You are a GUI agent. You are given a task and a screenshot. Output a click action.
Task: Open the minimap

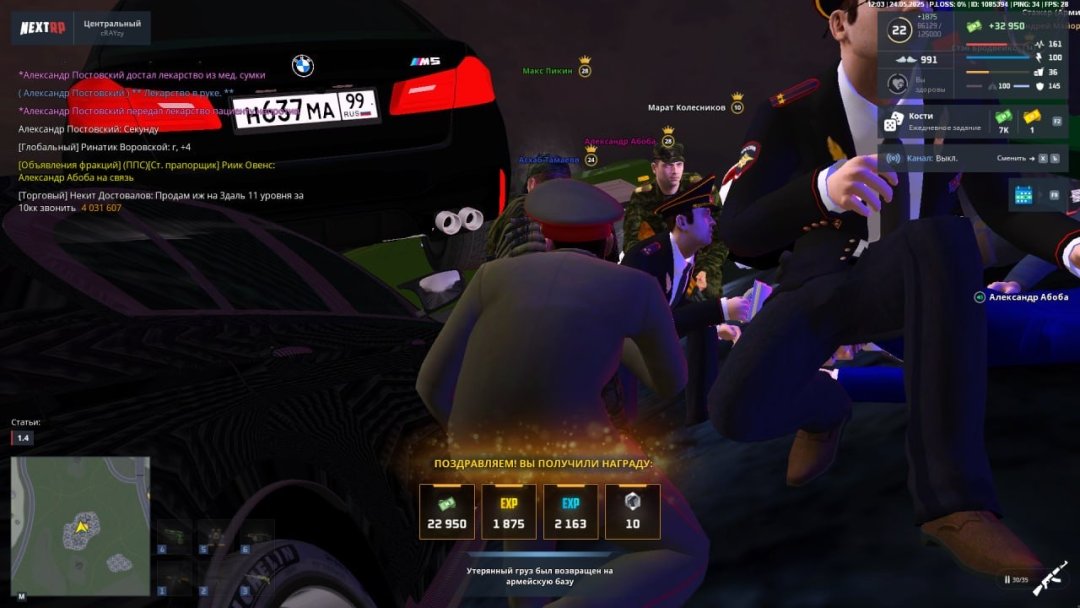click(x=81, y=526)
